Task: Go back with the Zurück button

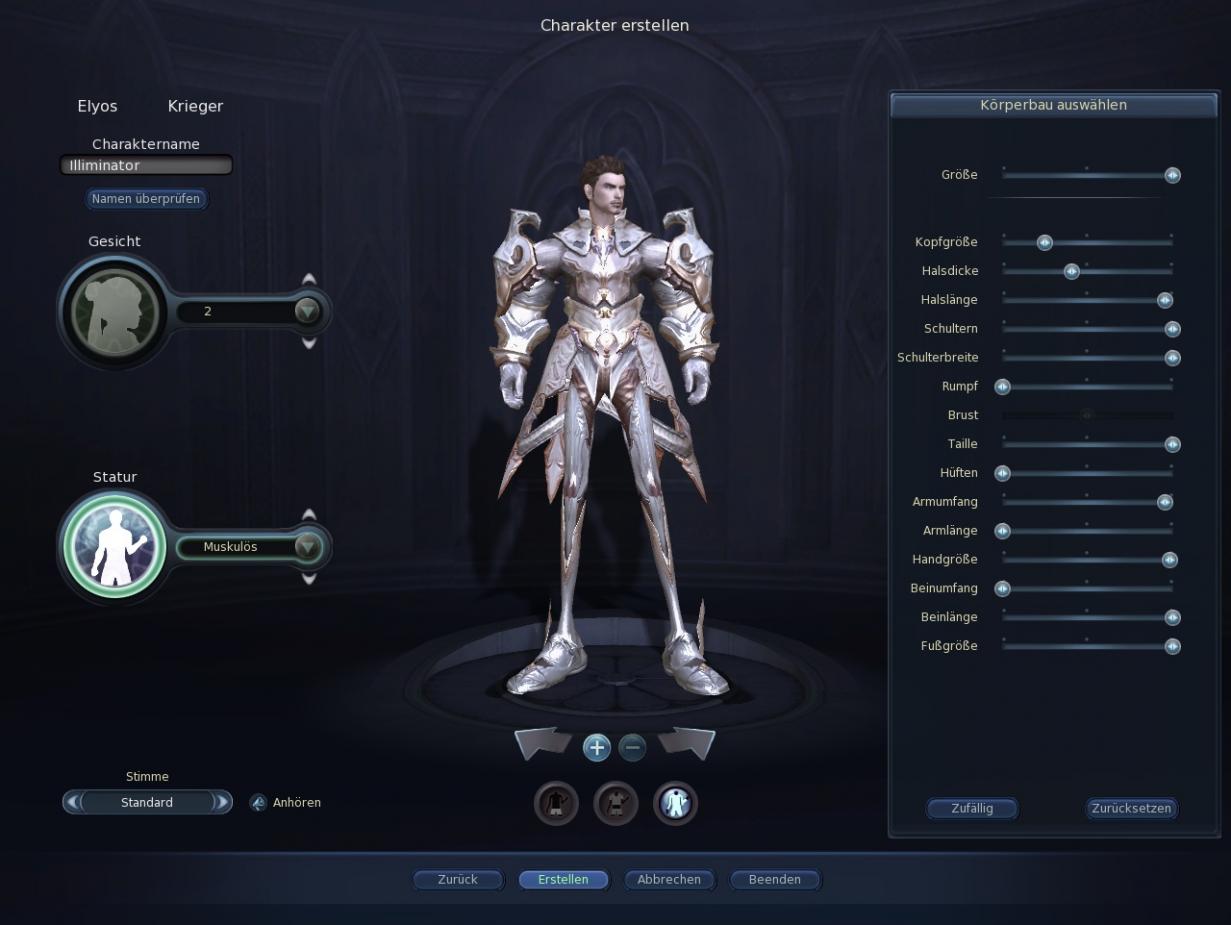Action: pyautogui.click(x=458, y=880)
